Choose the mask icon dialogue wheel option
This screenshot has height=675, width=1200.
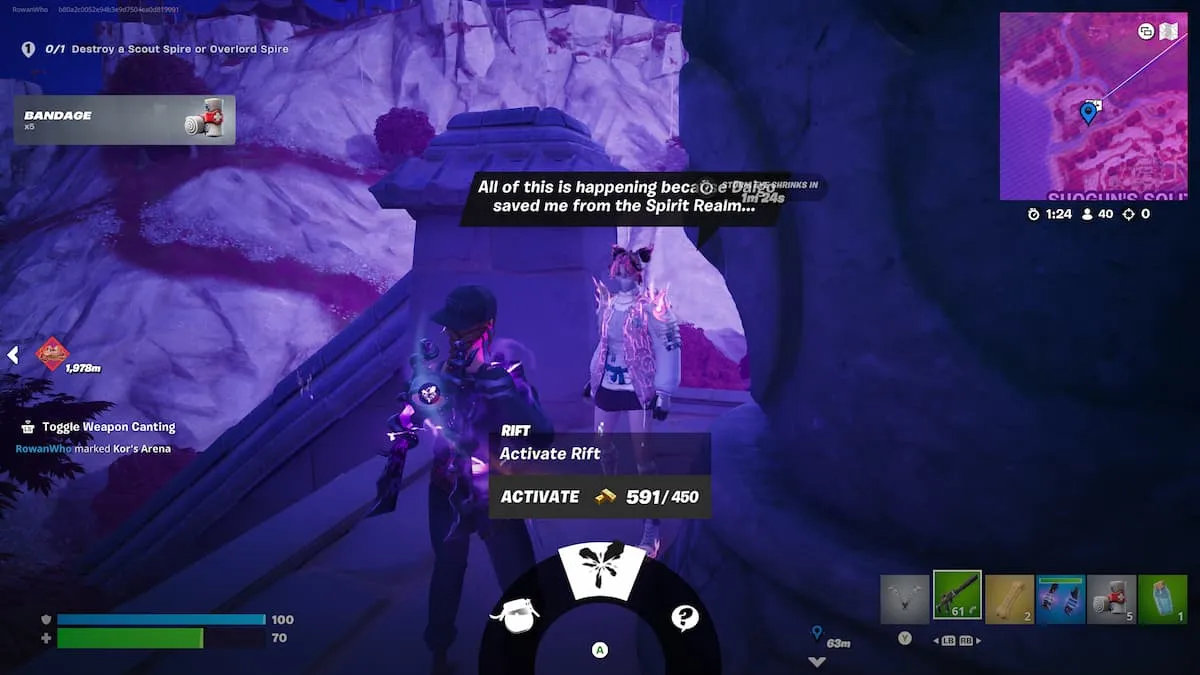tap(515, 615)
